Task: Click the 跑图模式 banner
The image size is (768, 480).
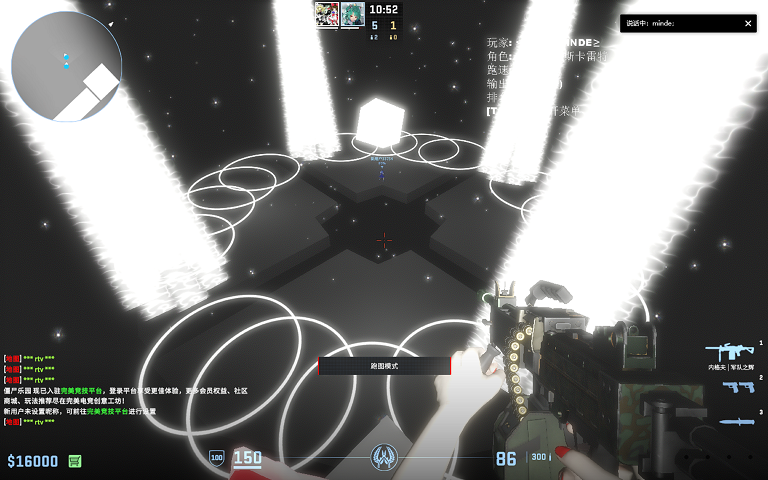Action: point(384,366)
